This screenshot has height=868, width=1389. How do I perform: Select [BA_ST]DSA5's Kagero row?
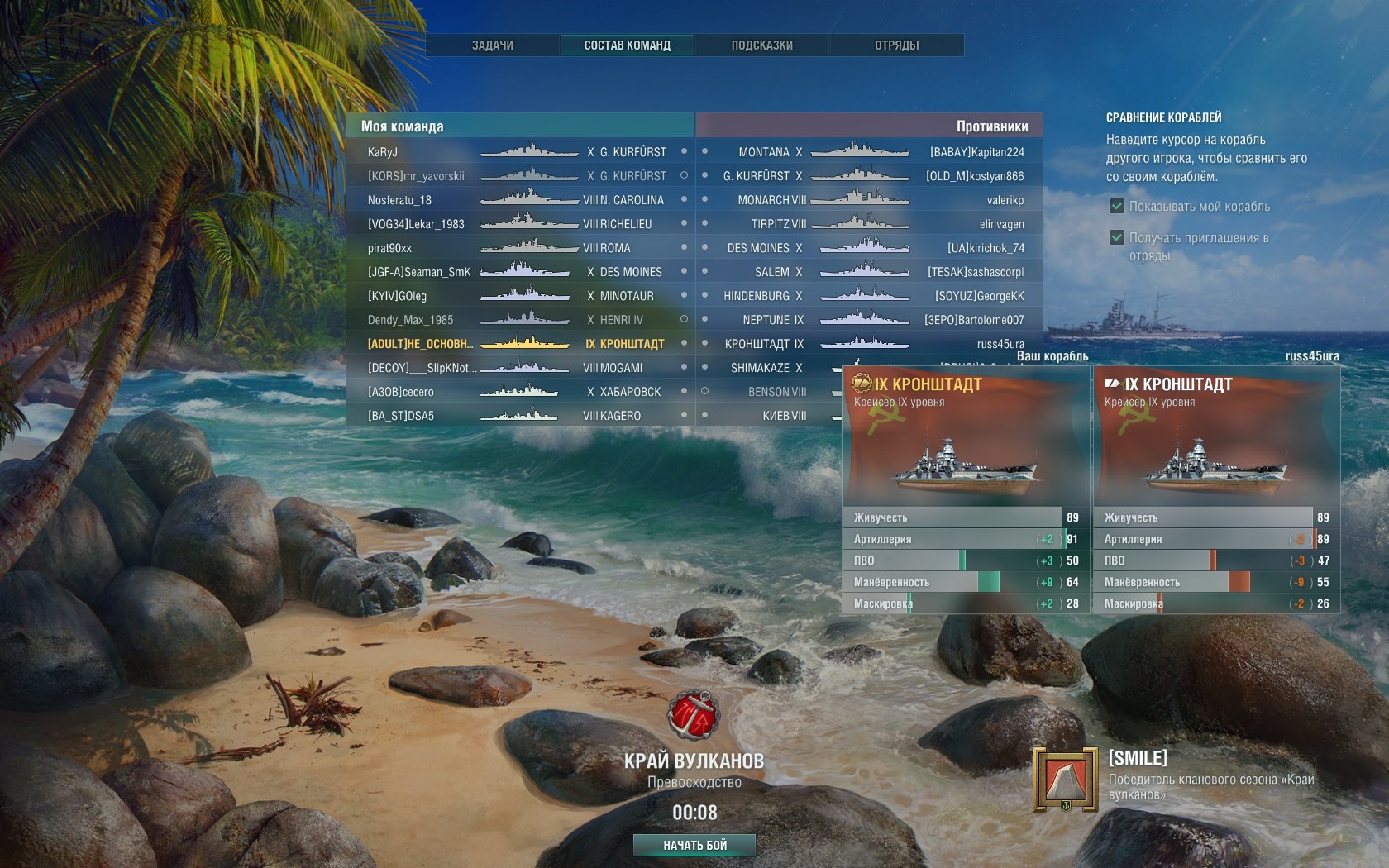(x=519, y=416)
